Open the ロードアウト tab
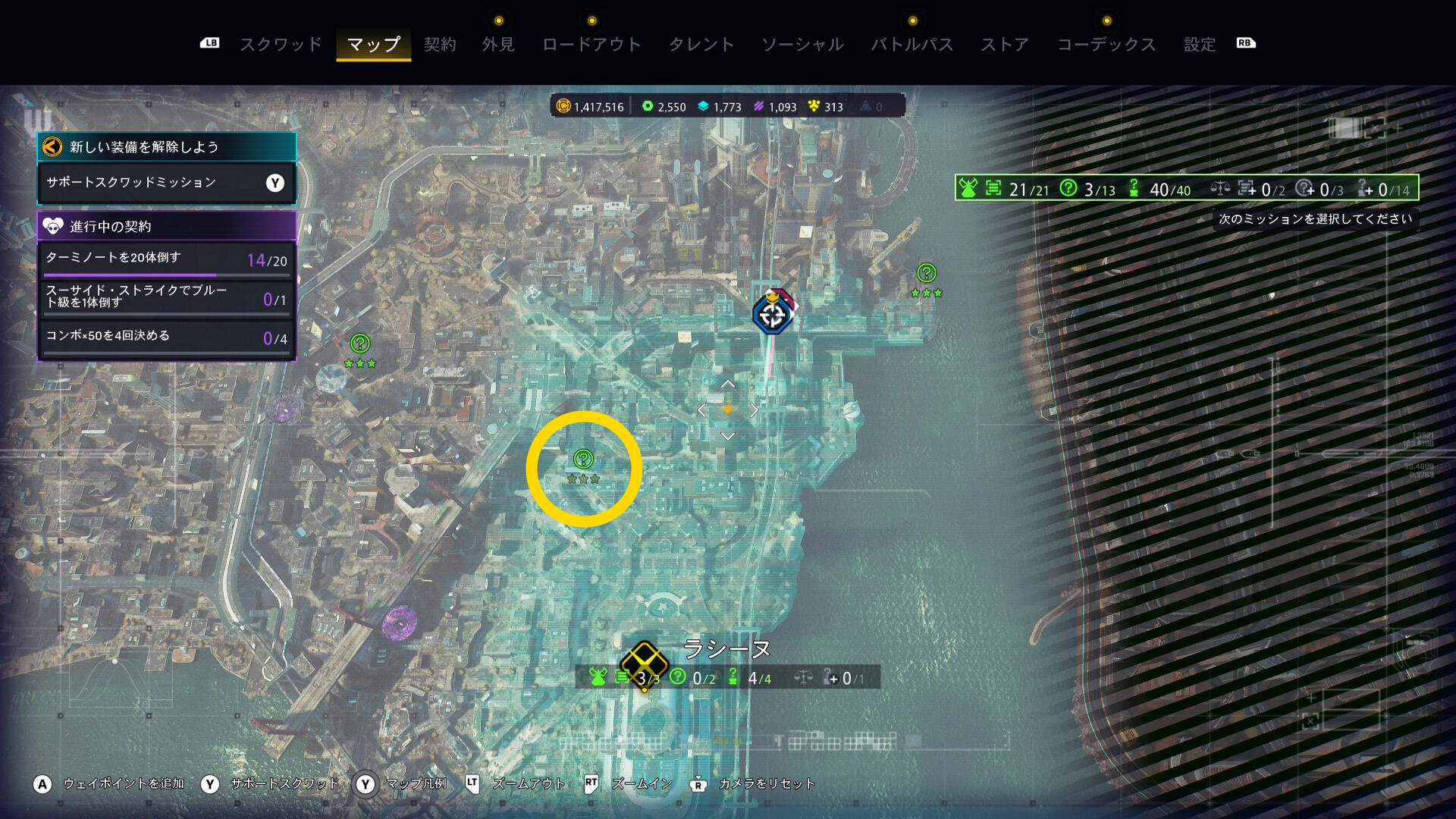Screen dimensions: 1456x819 tap(591, 44)
